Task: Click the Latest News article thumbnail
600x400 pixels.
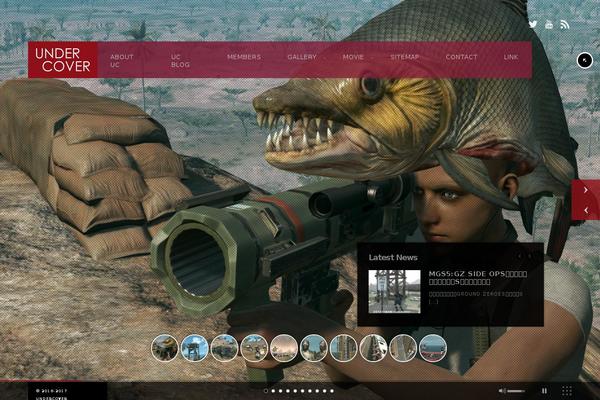Action: 394,290
